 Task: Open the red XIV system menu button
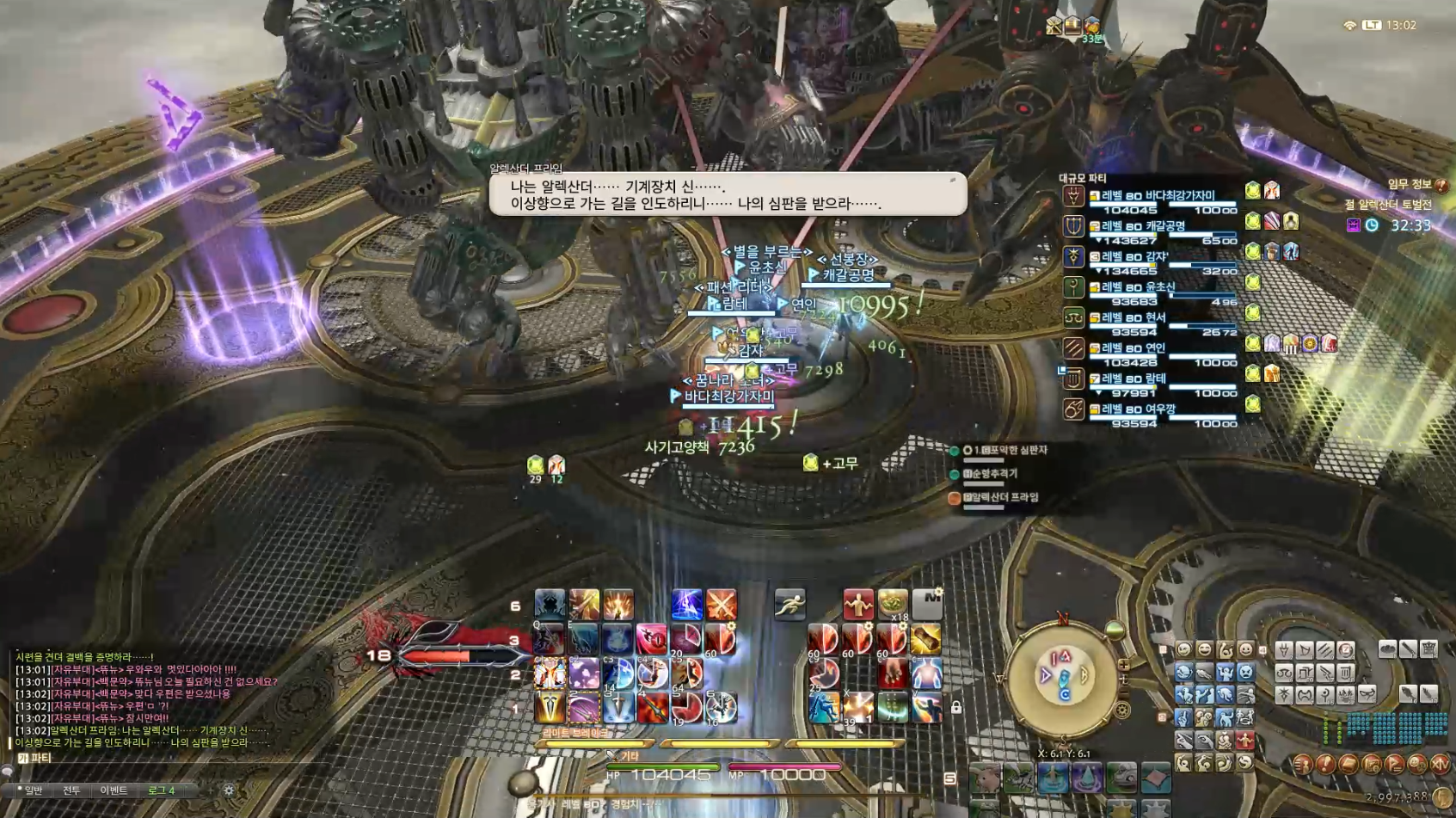pos(1440,764)
